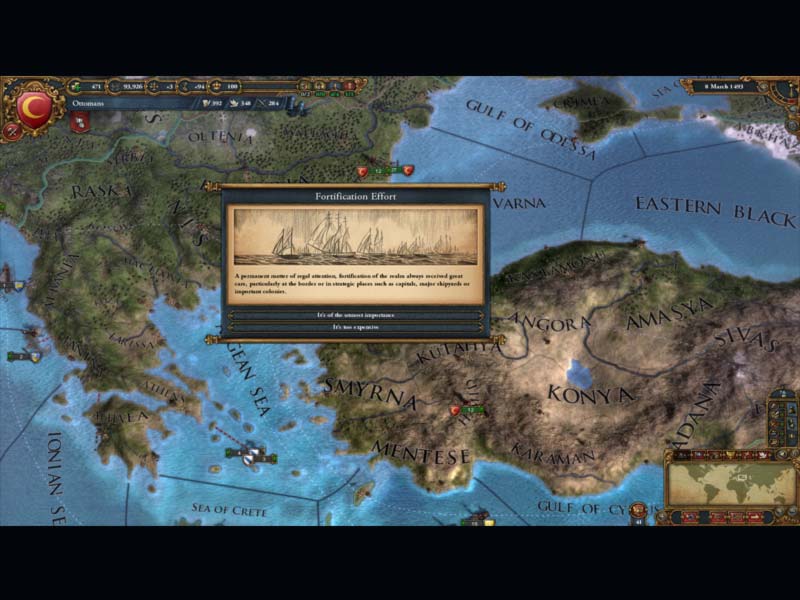Choose "It's of the utmost importance" option

point(356,315)
